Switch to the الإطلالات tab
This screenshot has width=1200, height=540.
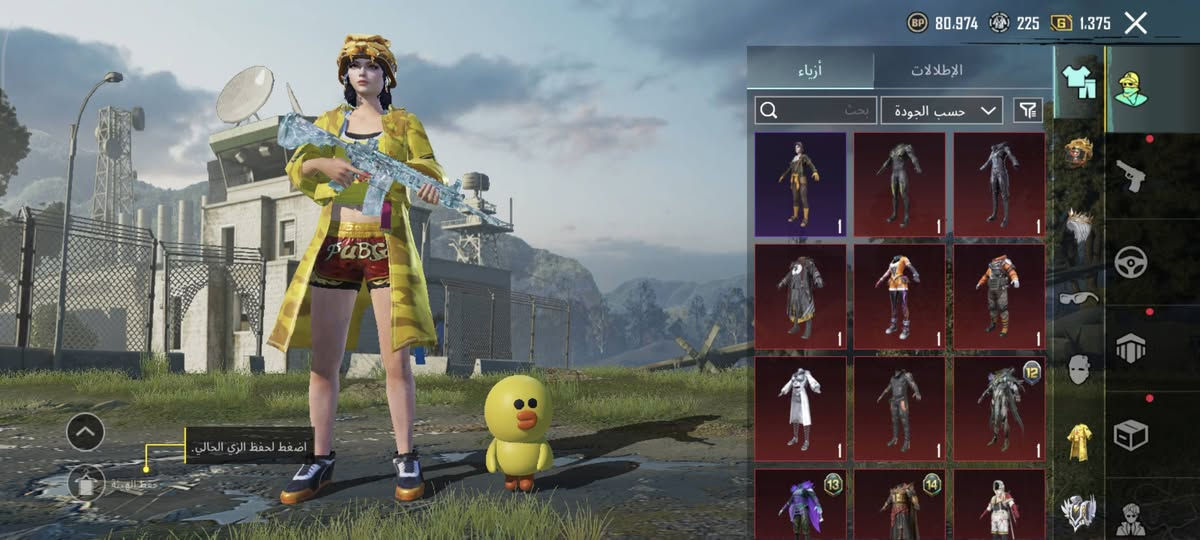point(936,70)
